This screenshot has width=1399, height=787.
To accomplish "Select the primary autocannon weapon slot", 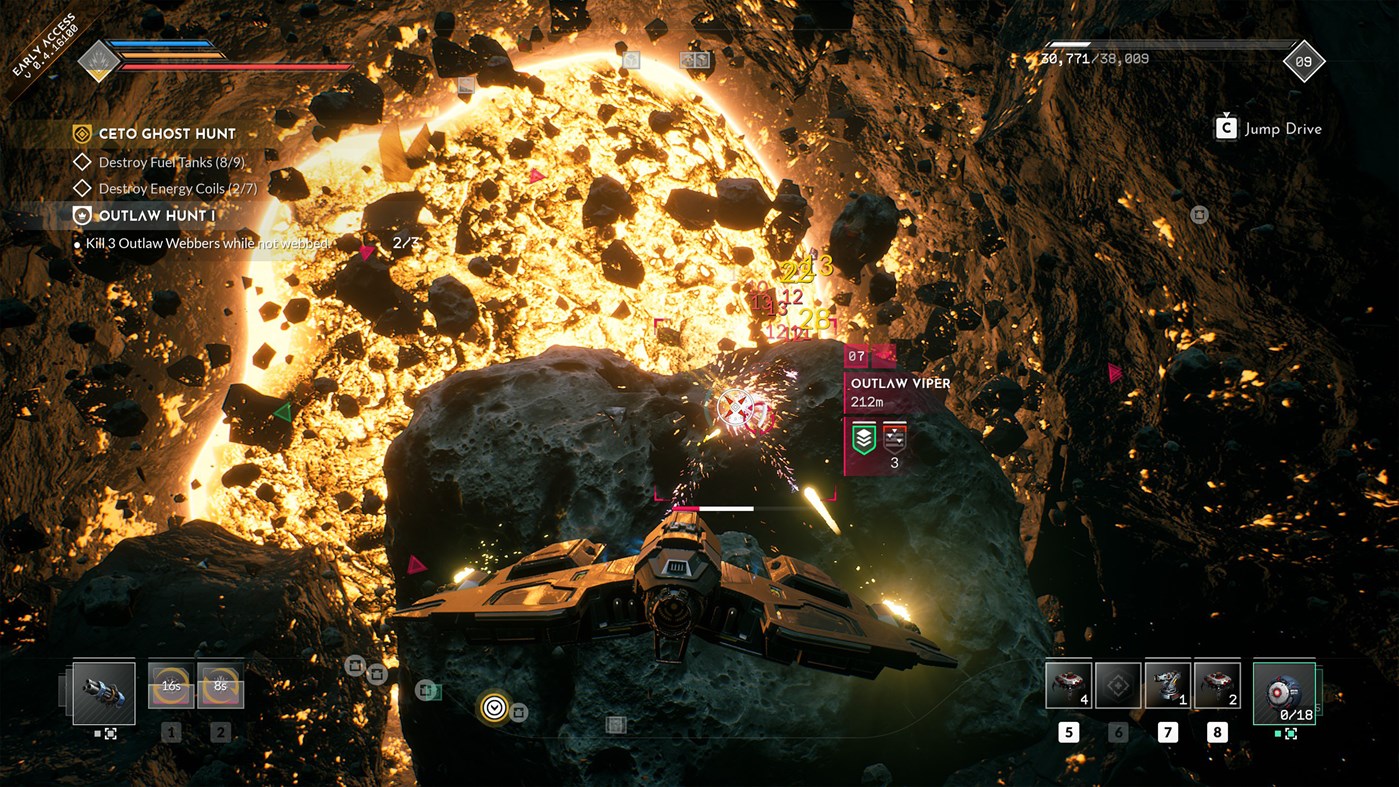I will click(x=105, y=692).
